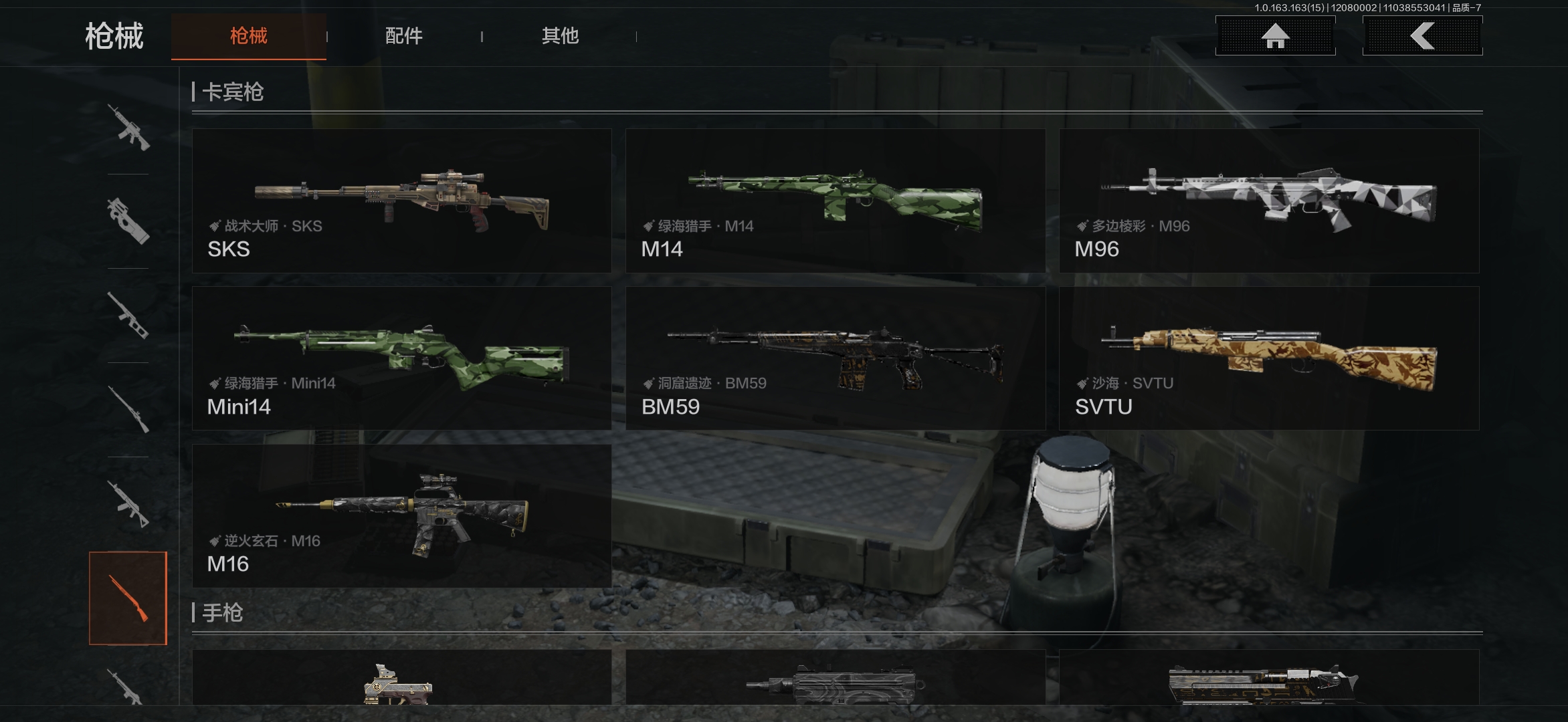Switch to the 枪械 tab
Image resolution: width=1568 pixels, height=722 pixels.
click(x=248, y=36)
